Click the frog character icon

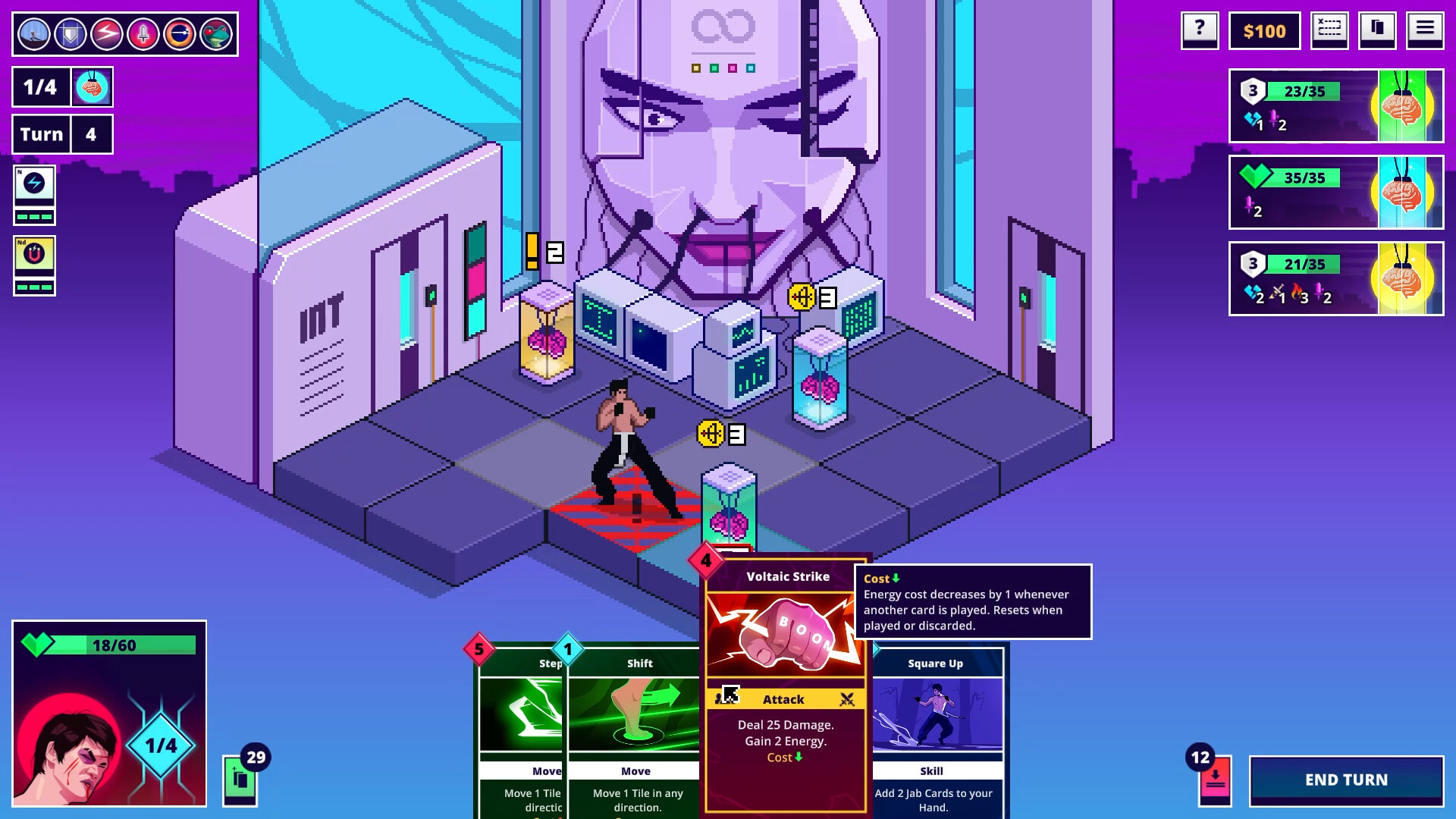tap(217, 33)
